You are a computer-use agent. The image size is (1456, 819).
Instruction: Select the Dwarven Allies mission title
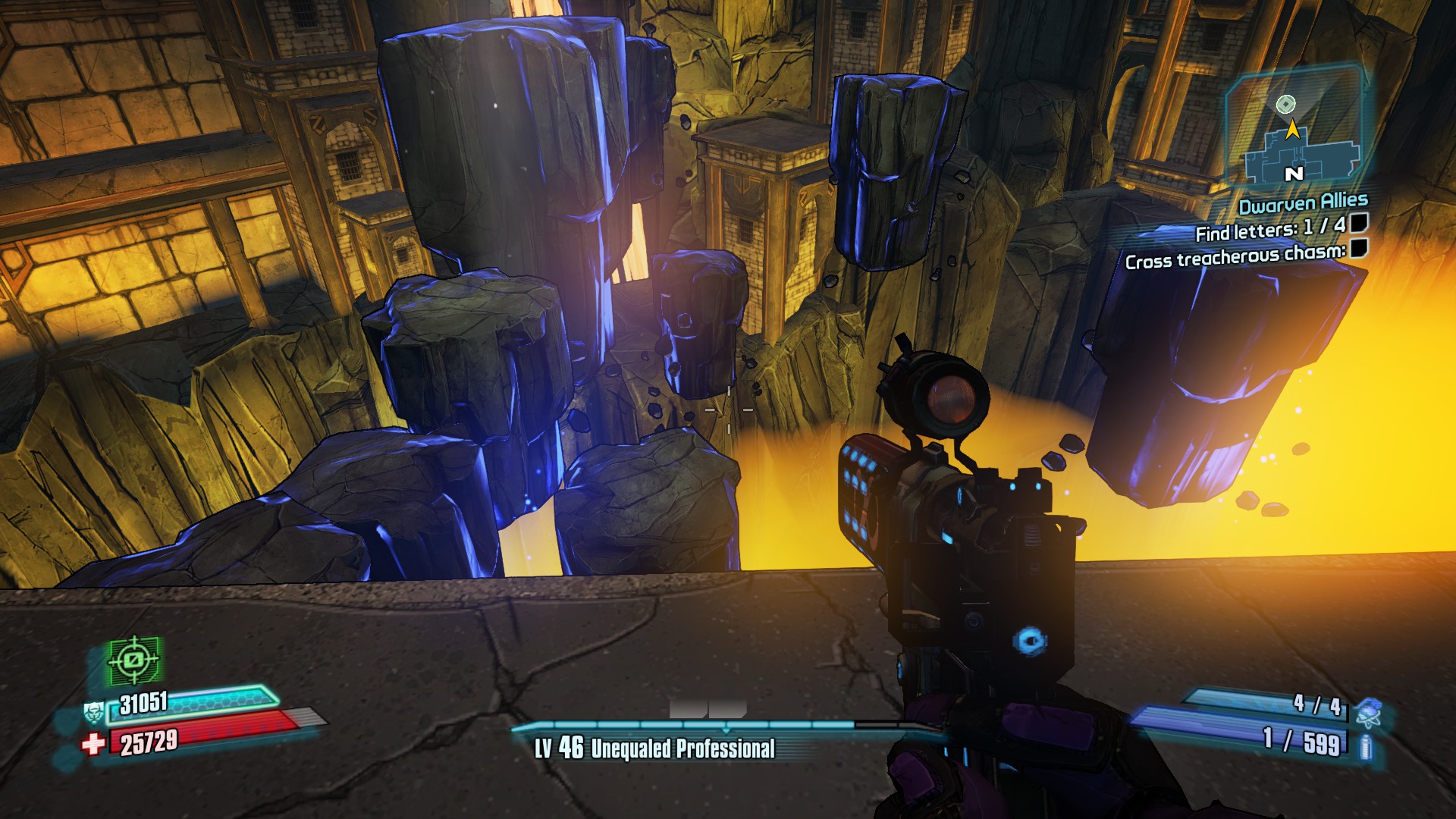1303,203
